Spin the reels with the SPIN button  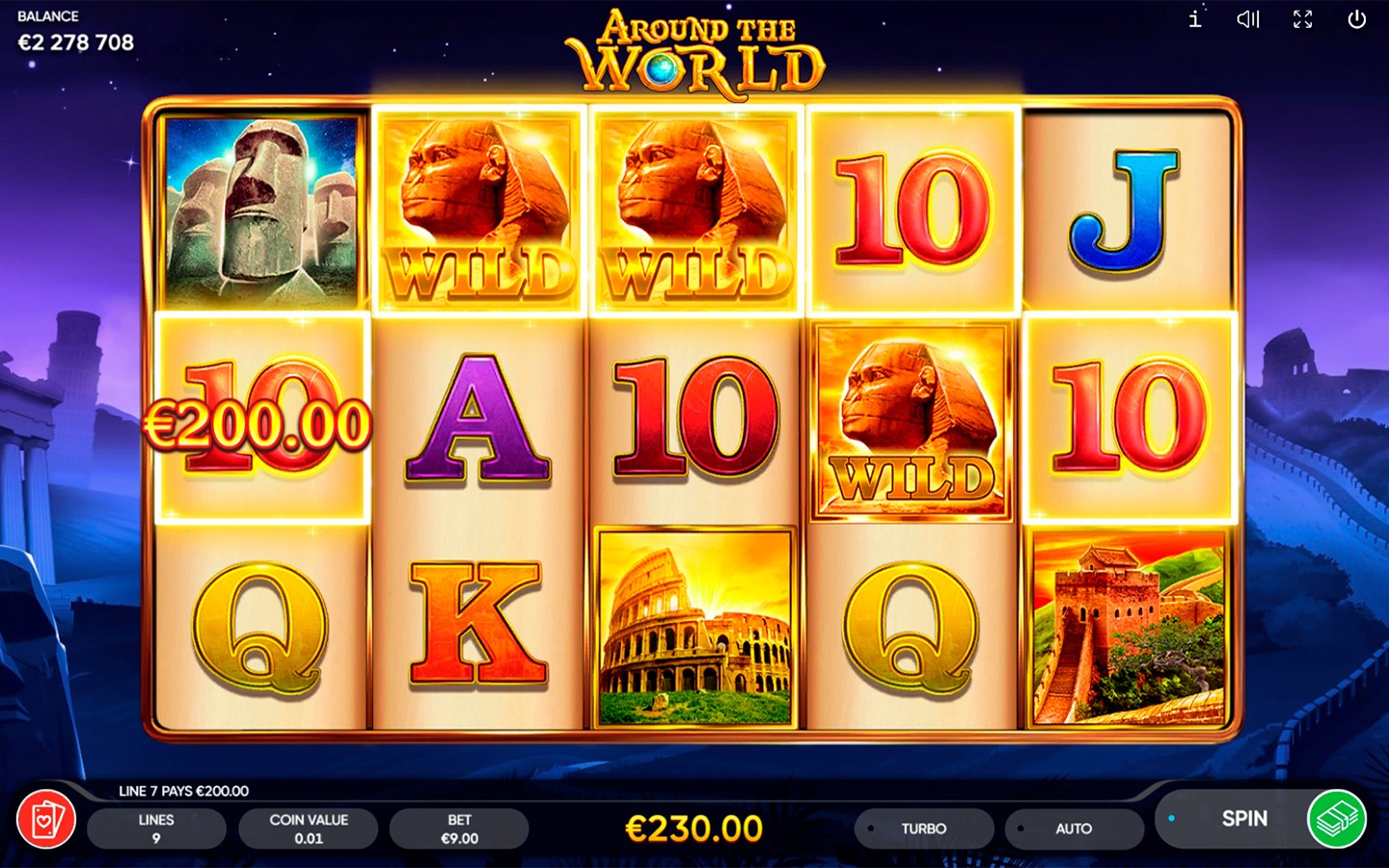tap(1242, 819)
